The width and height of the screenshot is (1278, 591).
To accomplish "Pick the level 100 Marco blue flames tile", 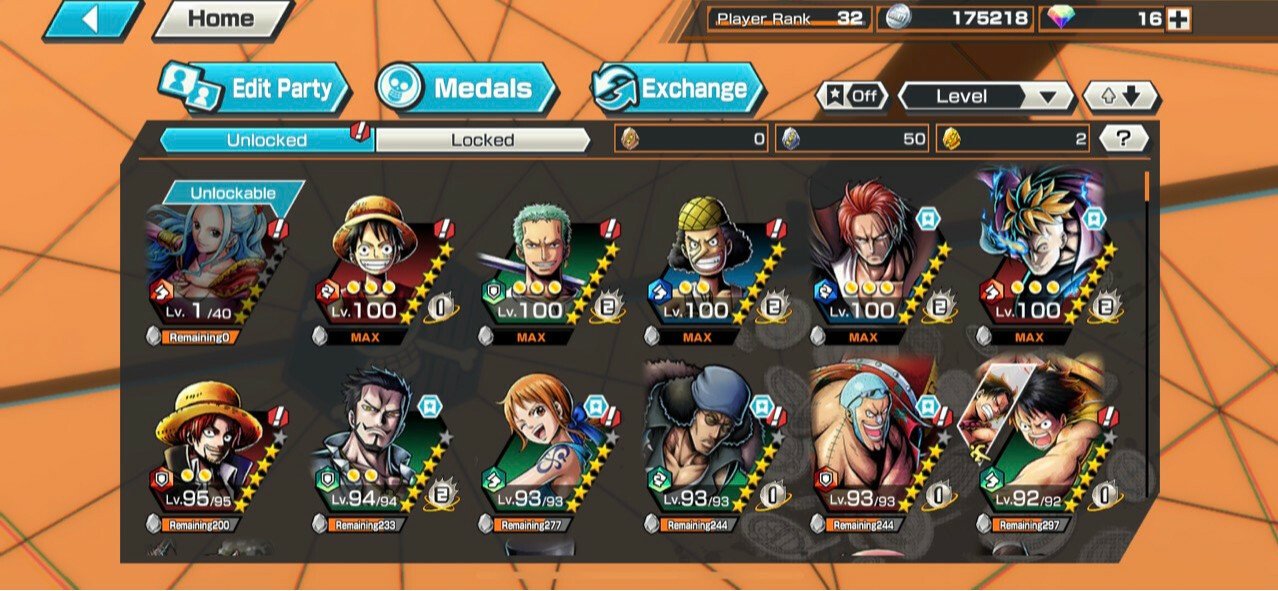I will point(1038,265).
